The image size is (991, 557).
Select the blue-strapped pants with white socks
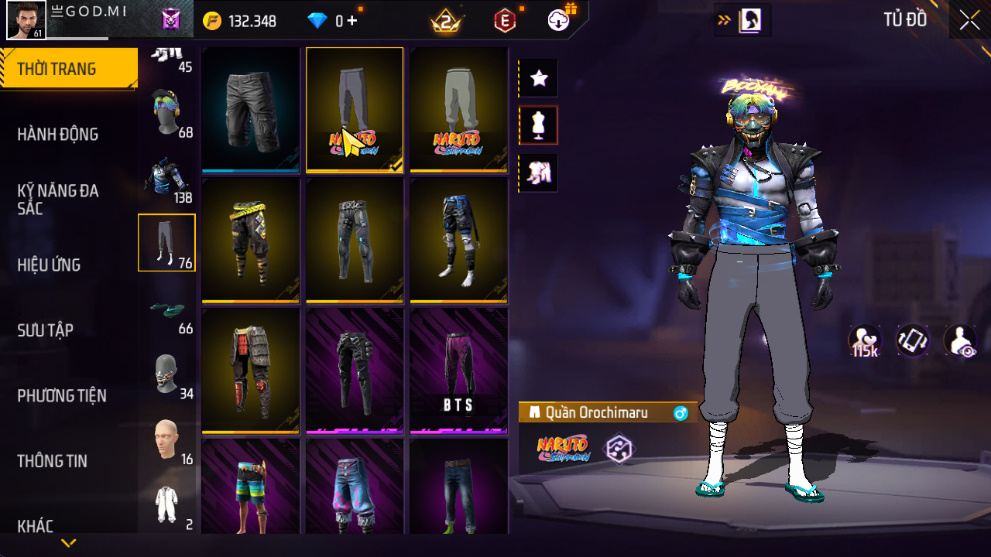point(458,240)
